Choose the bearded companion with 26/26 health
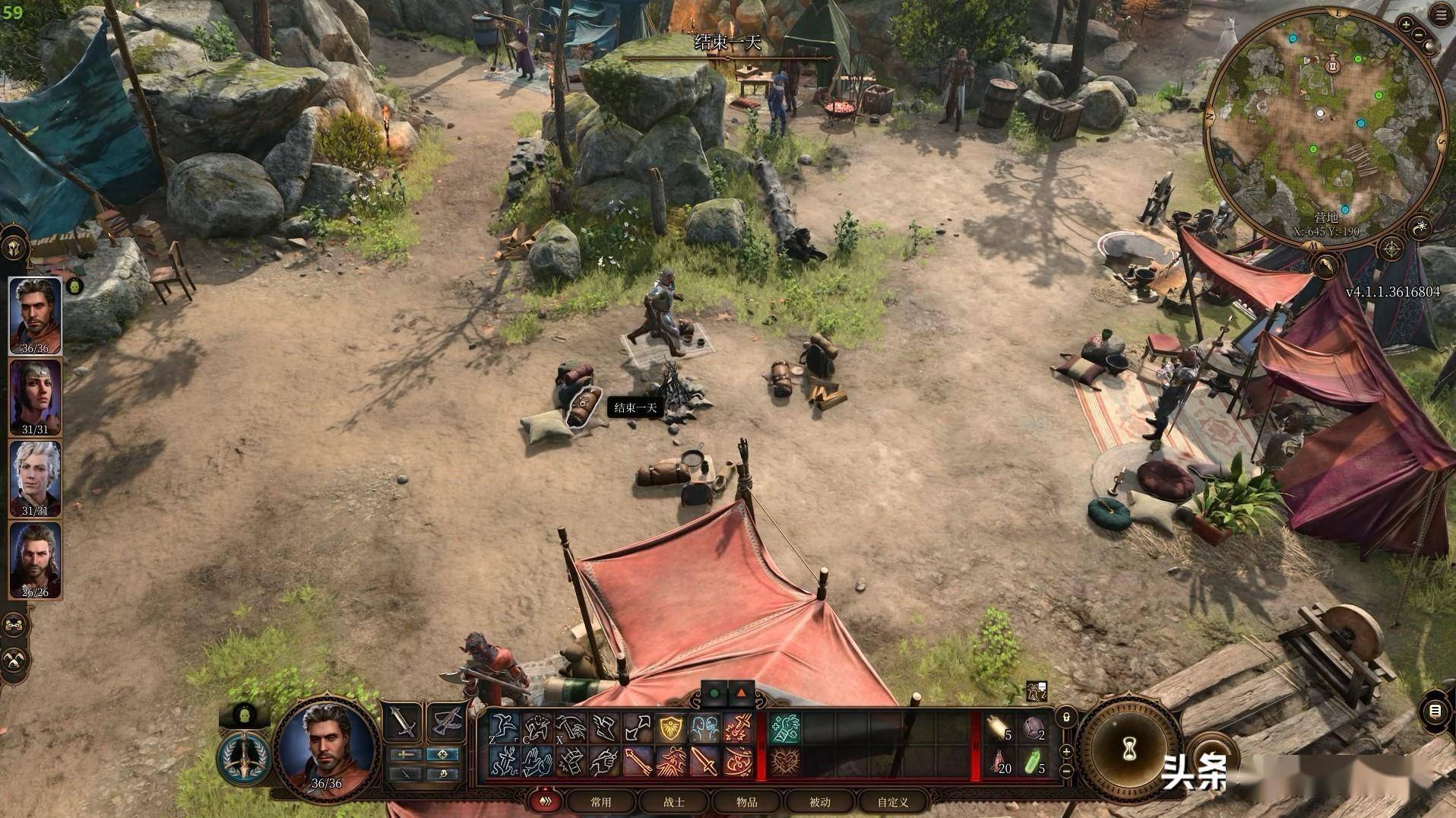 click(x=35, y=560)
